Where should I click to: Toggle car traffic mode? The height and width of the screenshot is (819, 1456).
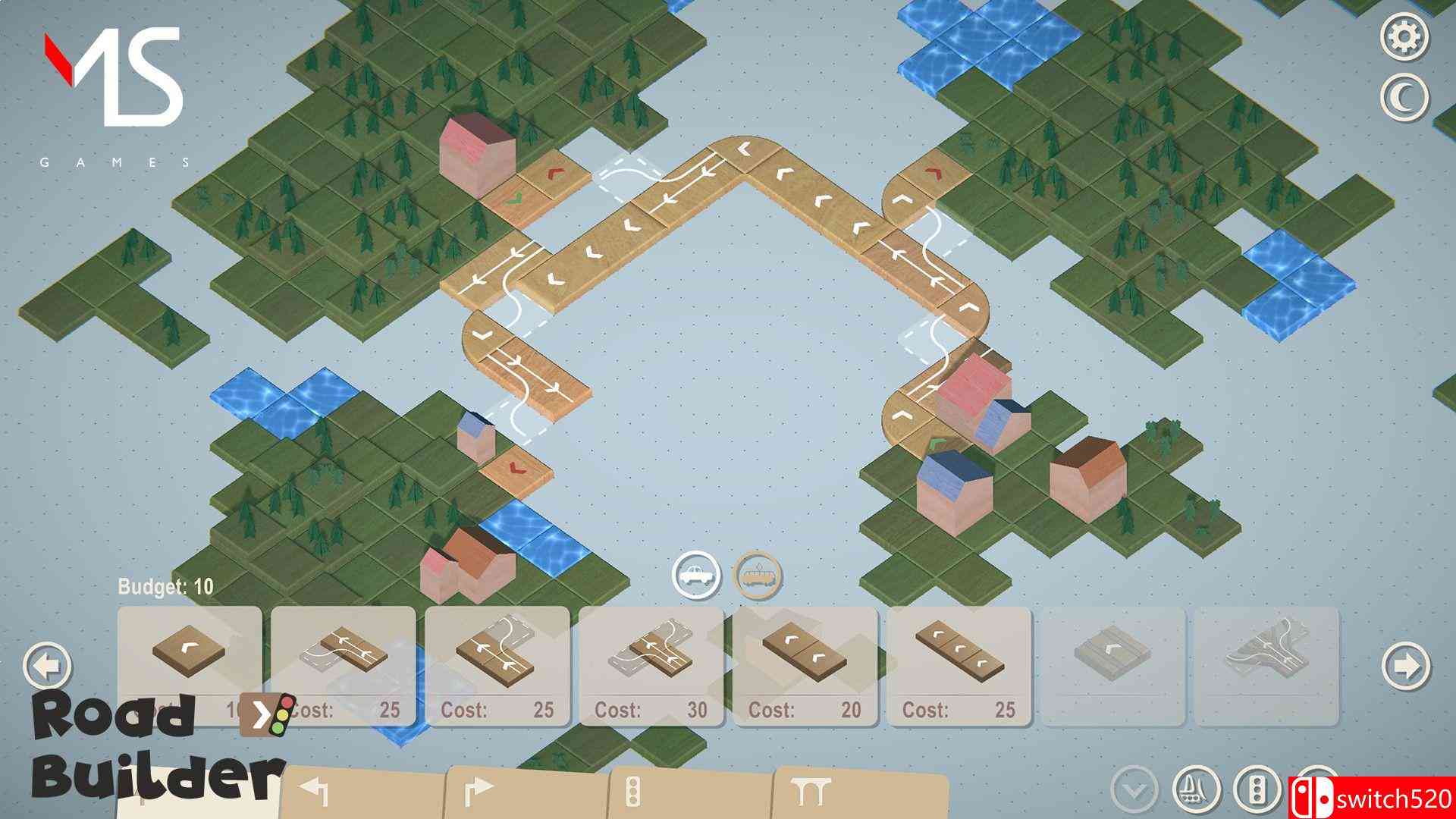[698, 576]
